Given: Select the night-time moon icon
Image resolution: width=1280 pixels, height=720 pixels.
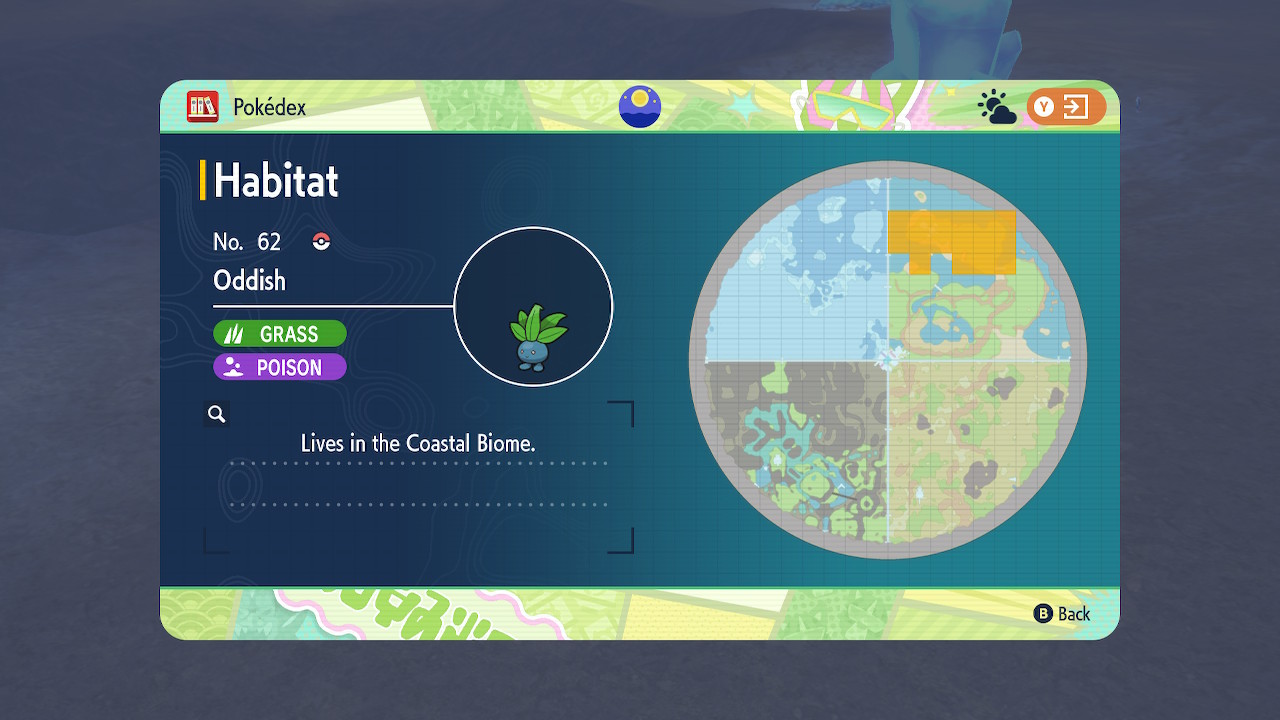Looking at the screenshot, I should [640, 107].
